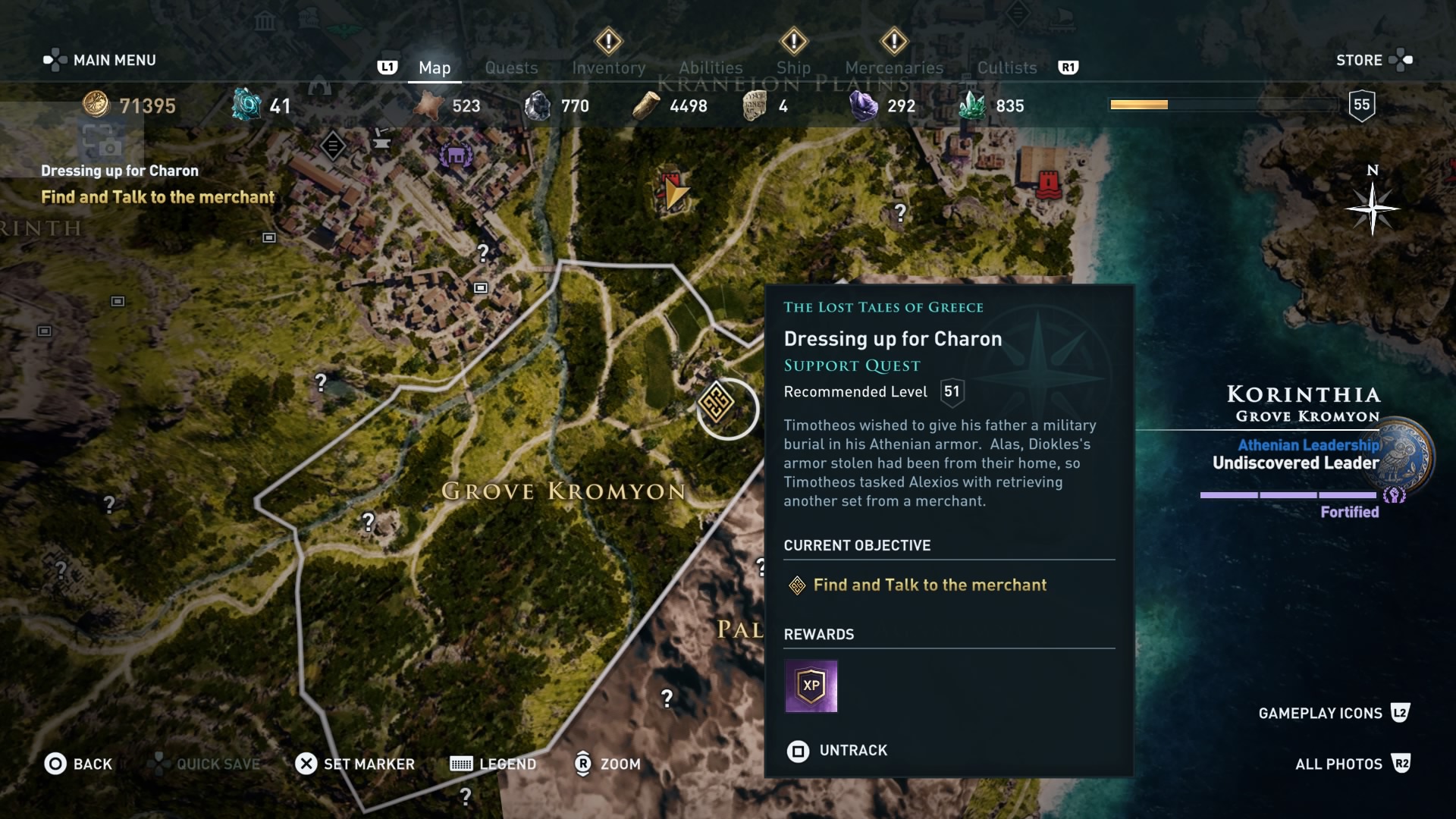The image size is (1456, 819).
Task: Open the Store from the top right
Action: click(x=1359, y=60)
